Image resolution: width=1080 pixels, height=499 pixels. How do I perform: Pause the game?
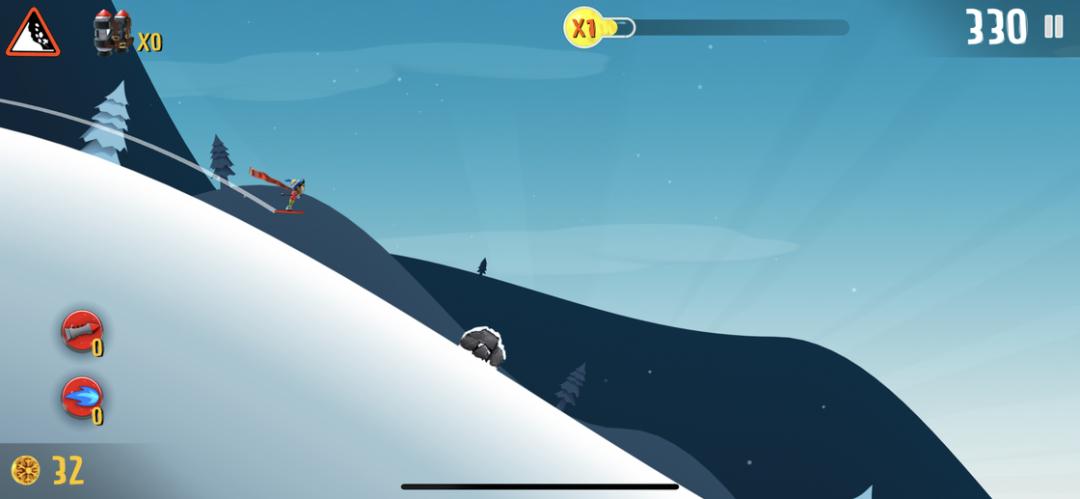point(1053,27)
